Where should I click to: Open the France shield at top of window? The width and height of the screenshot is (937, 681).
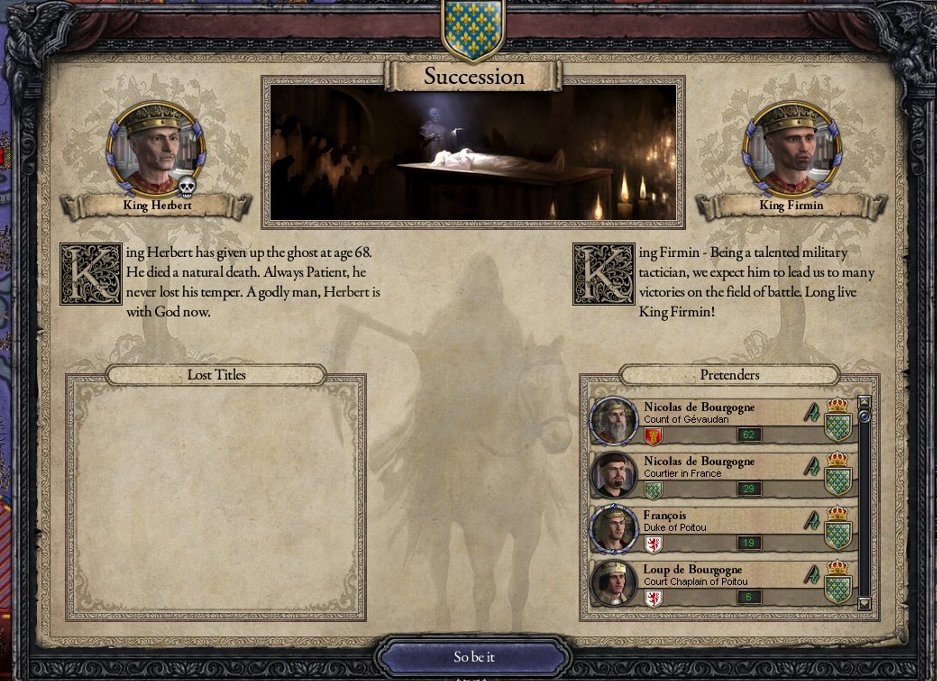(x=472, y=22)
